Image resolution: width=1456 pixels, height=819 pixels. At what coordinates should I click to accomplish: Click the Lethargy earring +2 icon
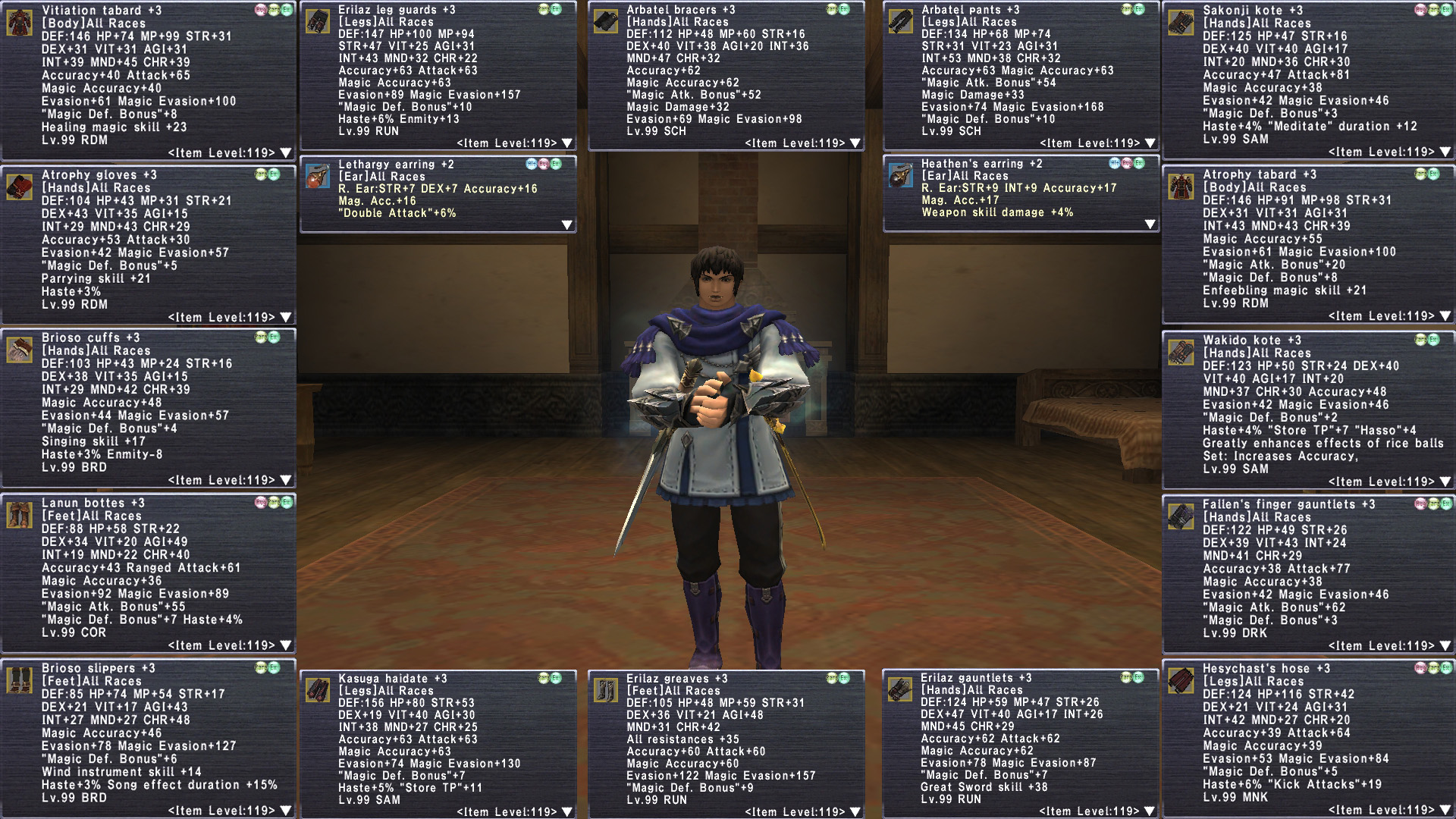(x=317, y=176)
